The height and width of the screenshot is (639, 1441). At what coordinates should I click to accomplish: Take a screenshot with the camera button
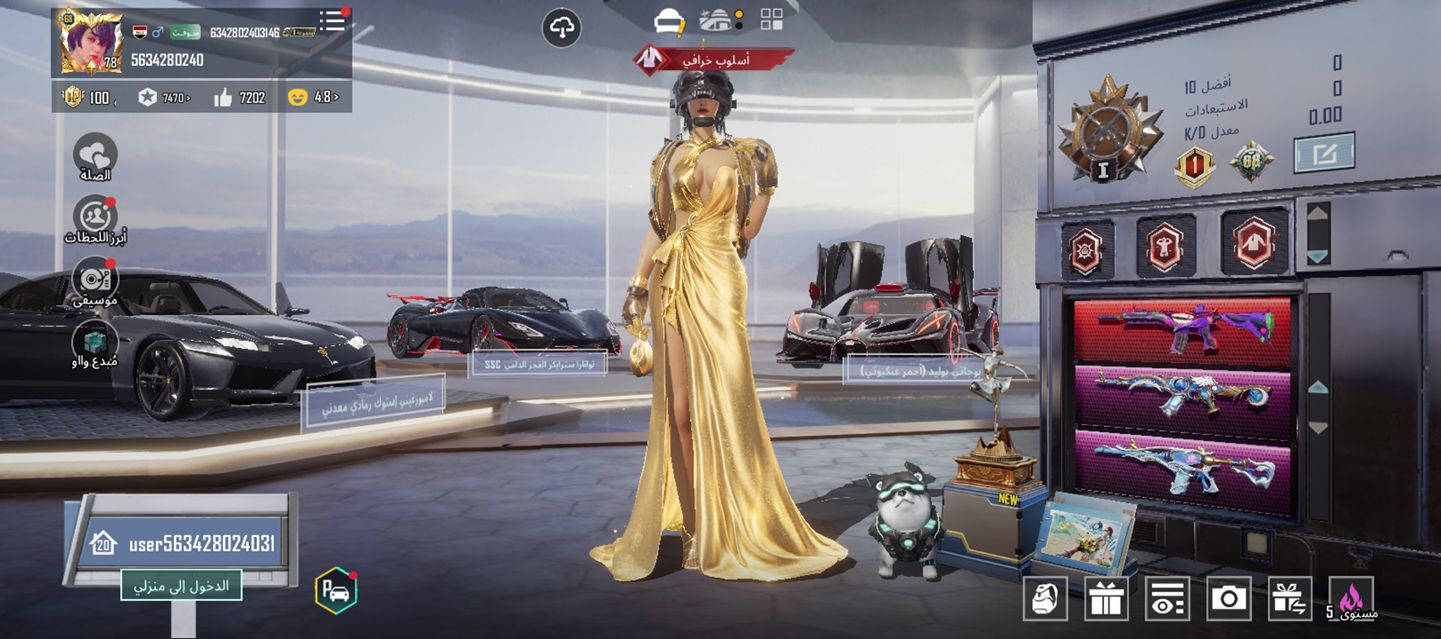(x=1229, y=598)
